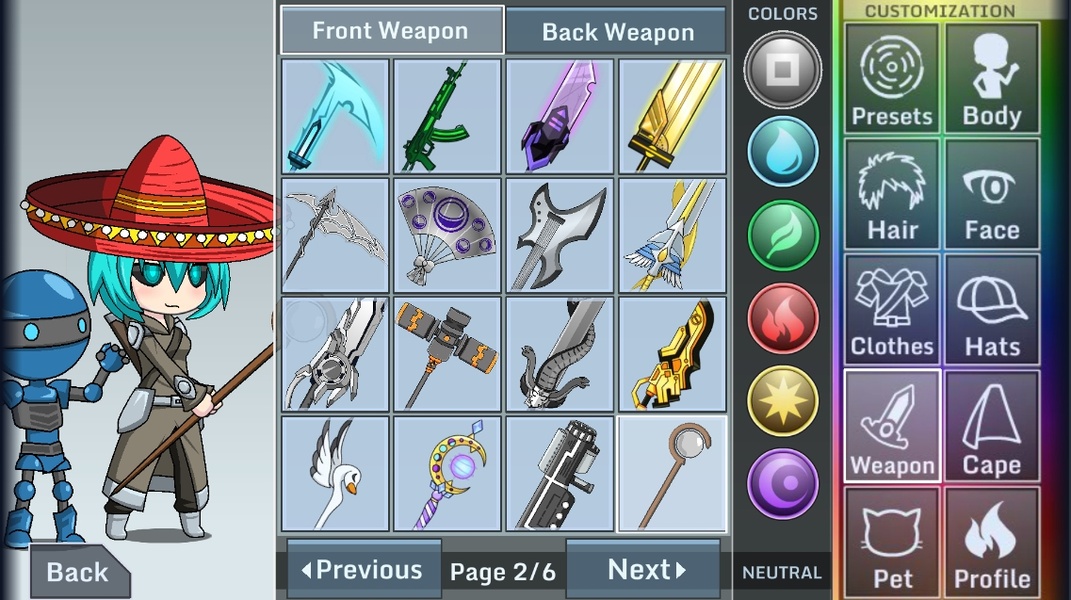
Task: Open the Presets customization menu
Action: pyautogui.click(x=891, y=79)
